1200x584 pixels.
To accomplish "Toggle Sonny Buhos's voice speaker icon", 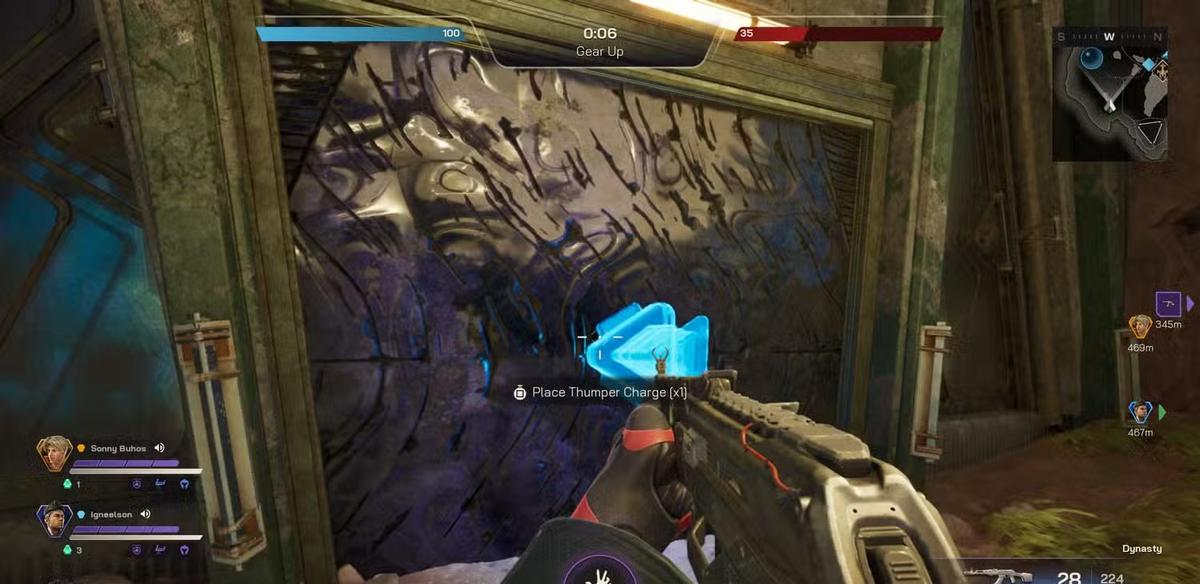I will click(159, 449).
